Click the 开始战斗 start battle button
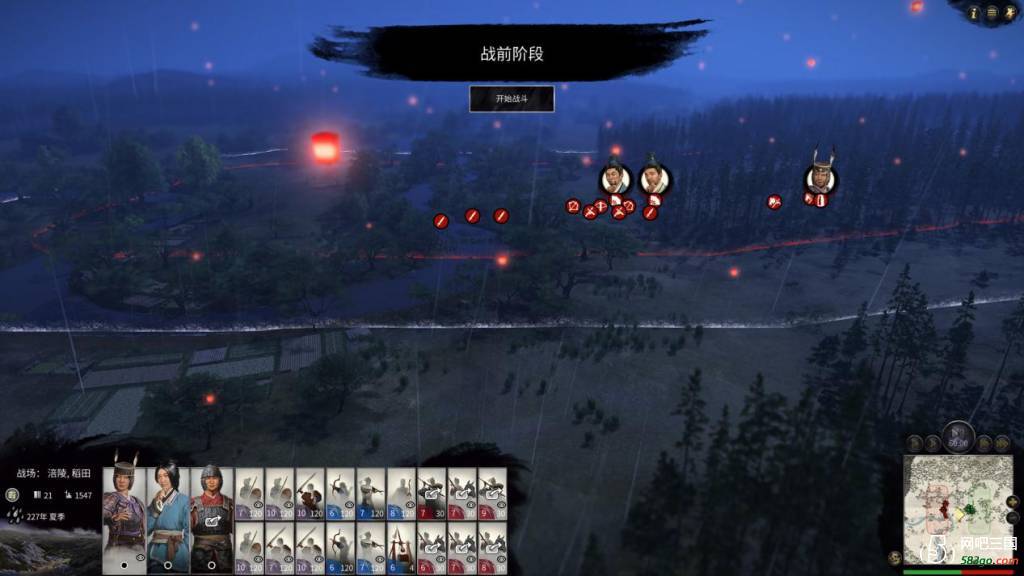This screenshot has width=1024, height=576. [511, 98]
